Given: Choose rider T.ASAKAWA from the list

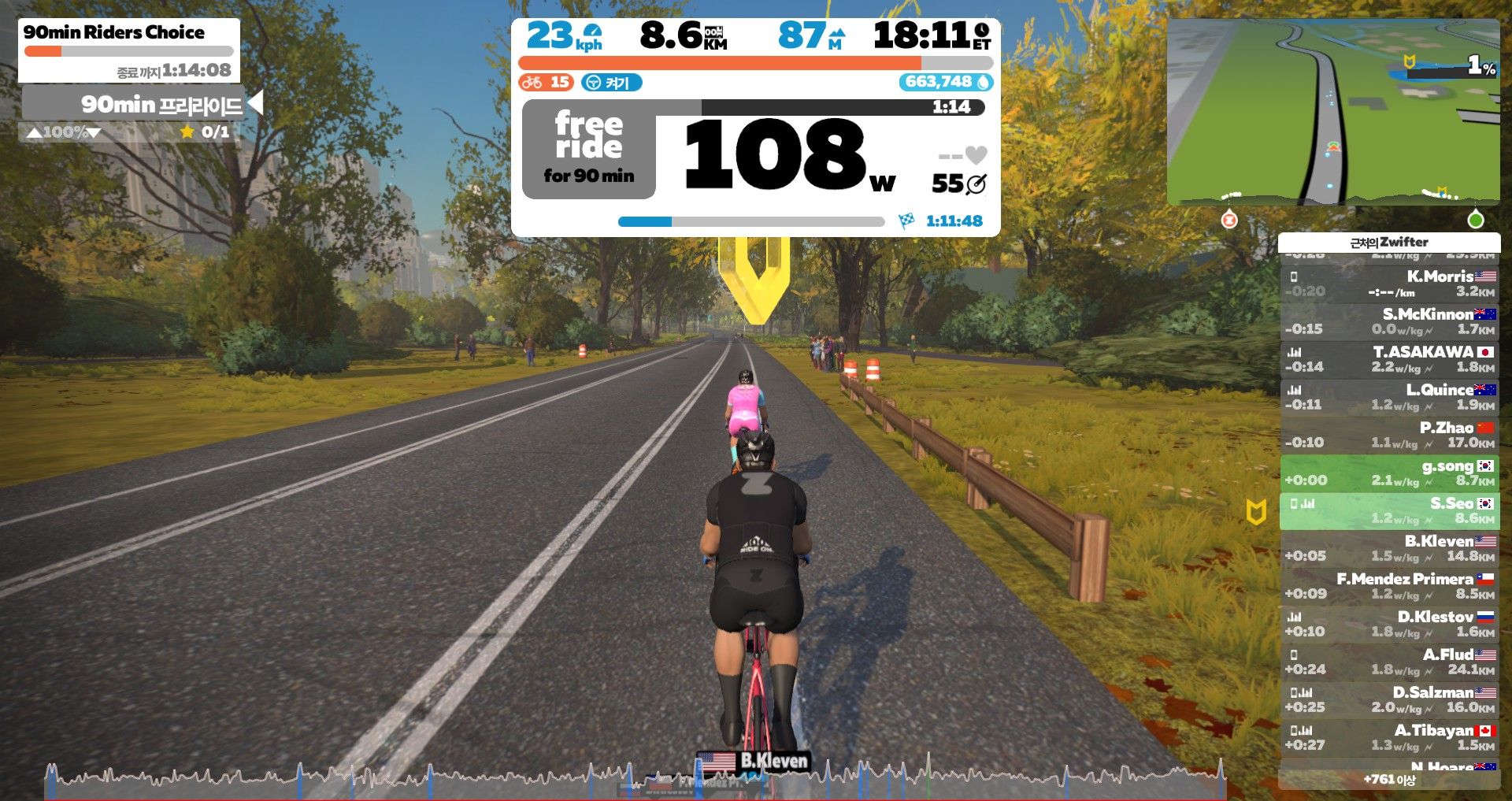Looking at the screenshot, I should (x=1389, y=359).
